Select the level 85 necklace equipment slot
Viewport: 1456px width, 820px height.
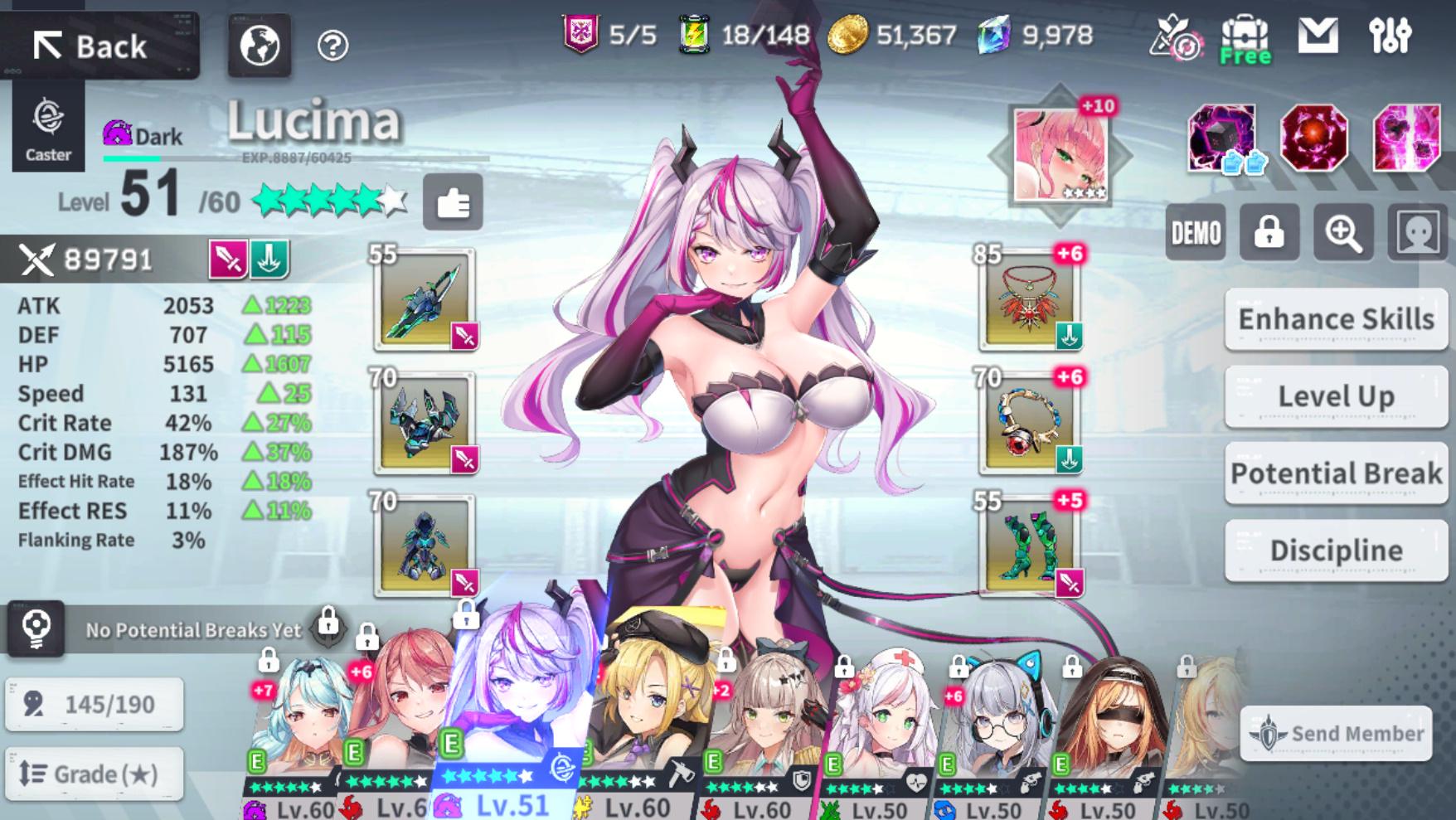(x=1029, y=298)
